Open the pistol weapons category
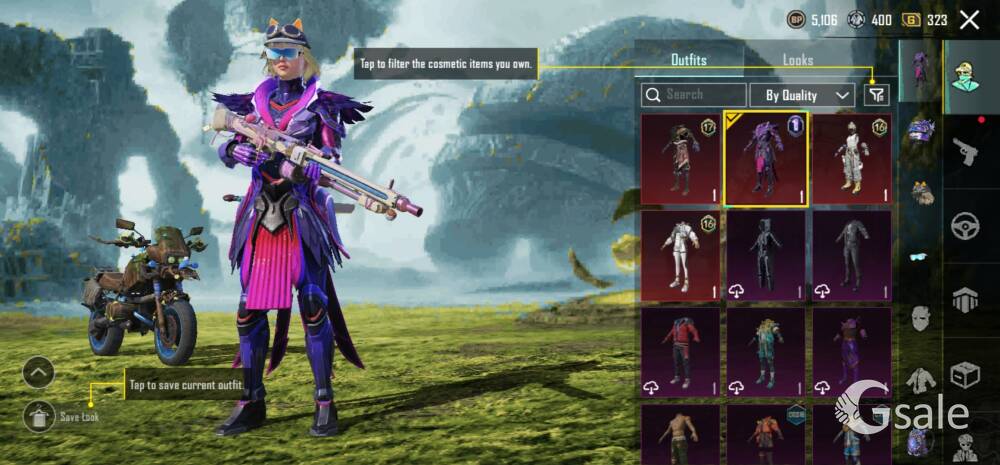This screenshot has width=1000, height=465. [x=965, y=152]
